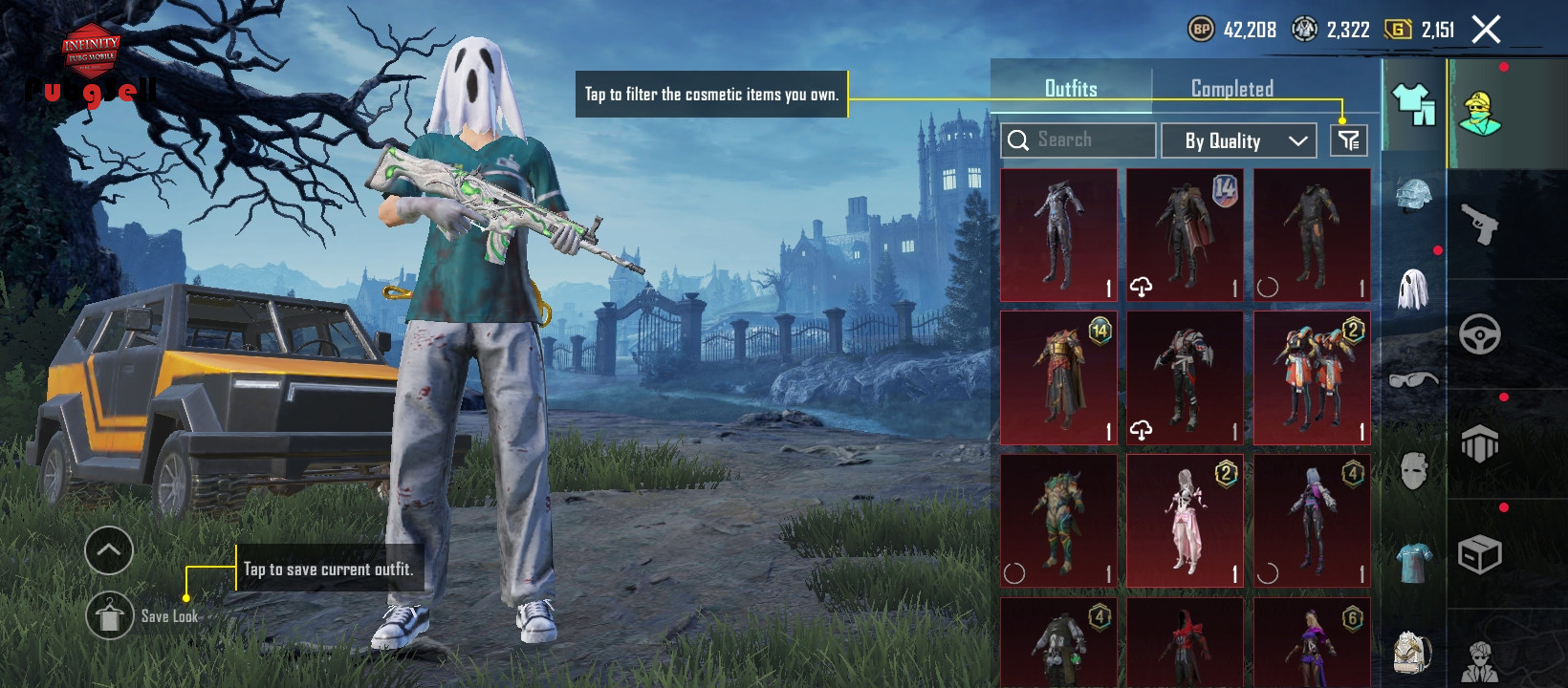Select the gold and red robe outfit
Screen dimensions: 1568x688
coord(1058,378)
